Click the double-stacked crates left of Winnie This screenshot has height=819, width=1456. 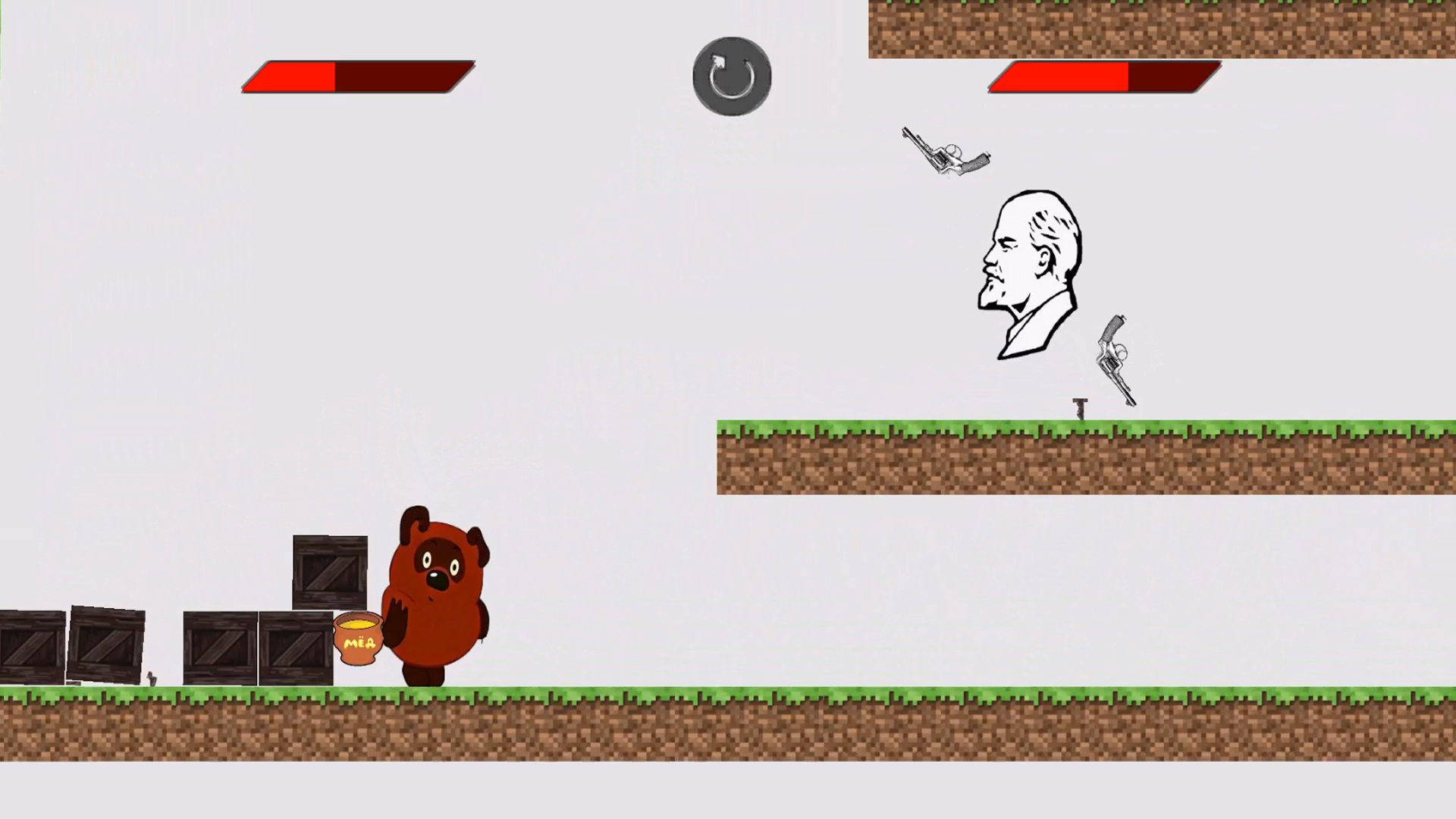(x=258, y=648)
